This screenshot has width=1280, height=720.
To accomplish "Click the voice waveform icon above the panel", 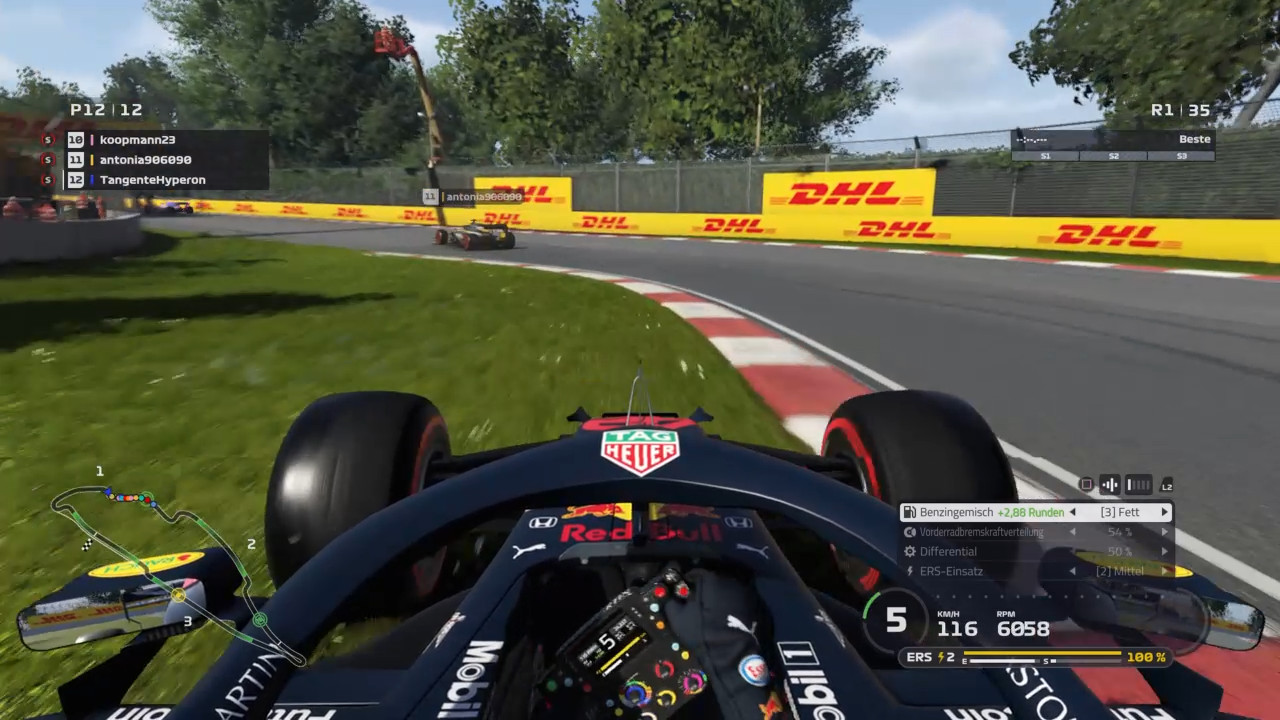I will [1110, 485].
